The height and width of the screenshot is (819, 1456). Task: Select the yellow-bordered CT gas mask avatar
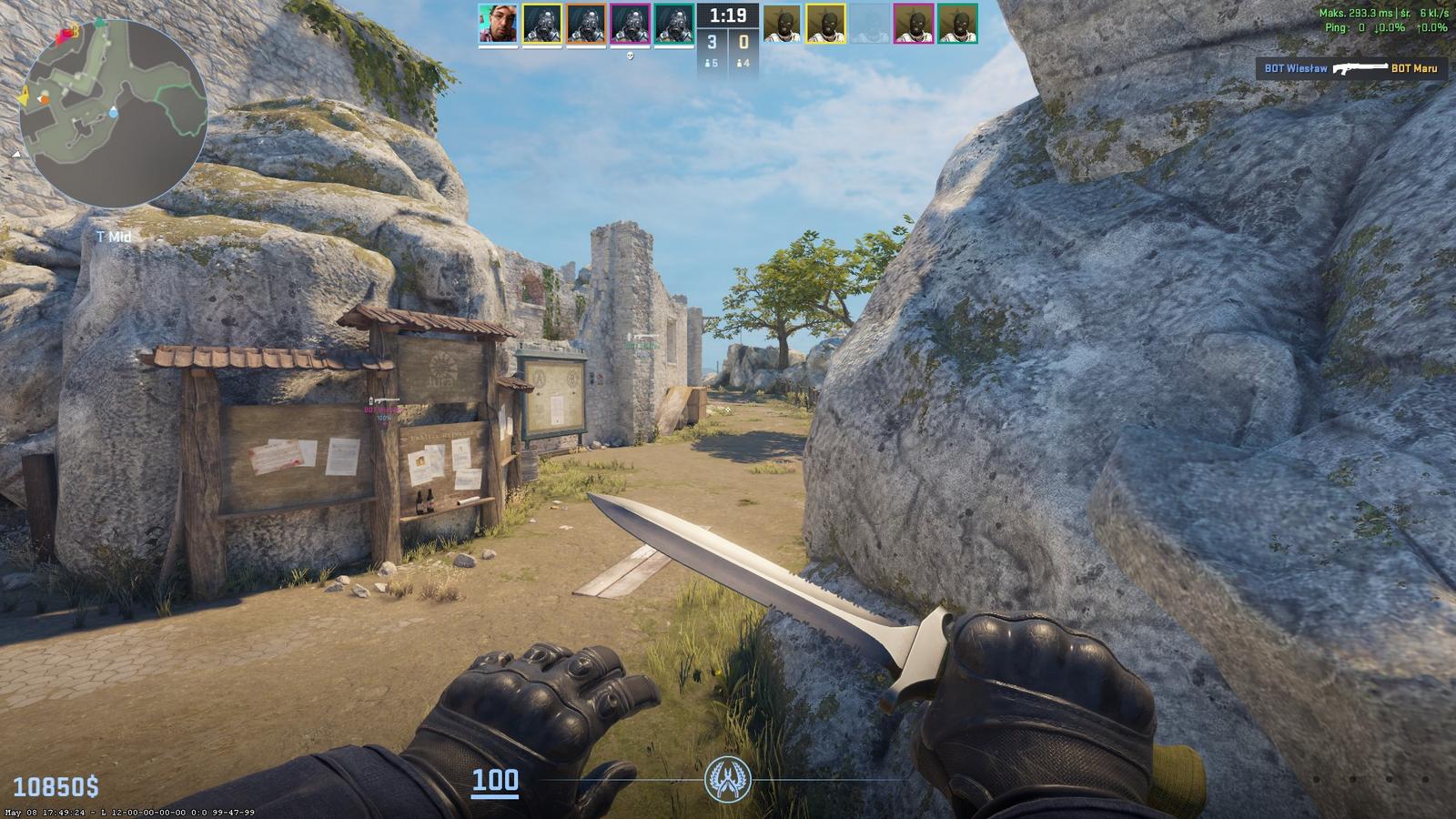click(542, 24)
